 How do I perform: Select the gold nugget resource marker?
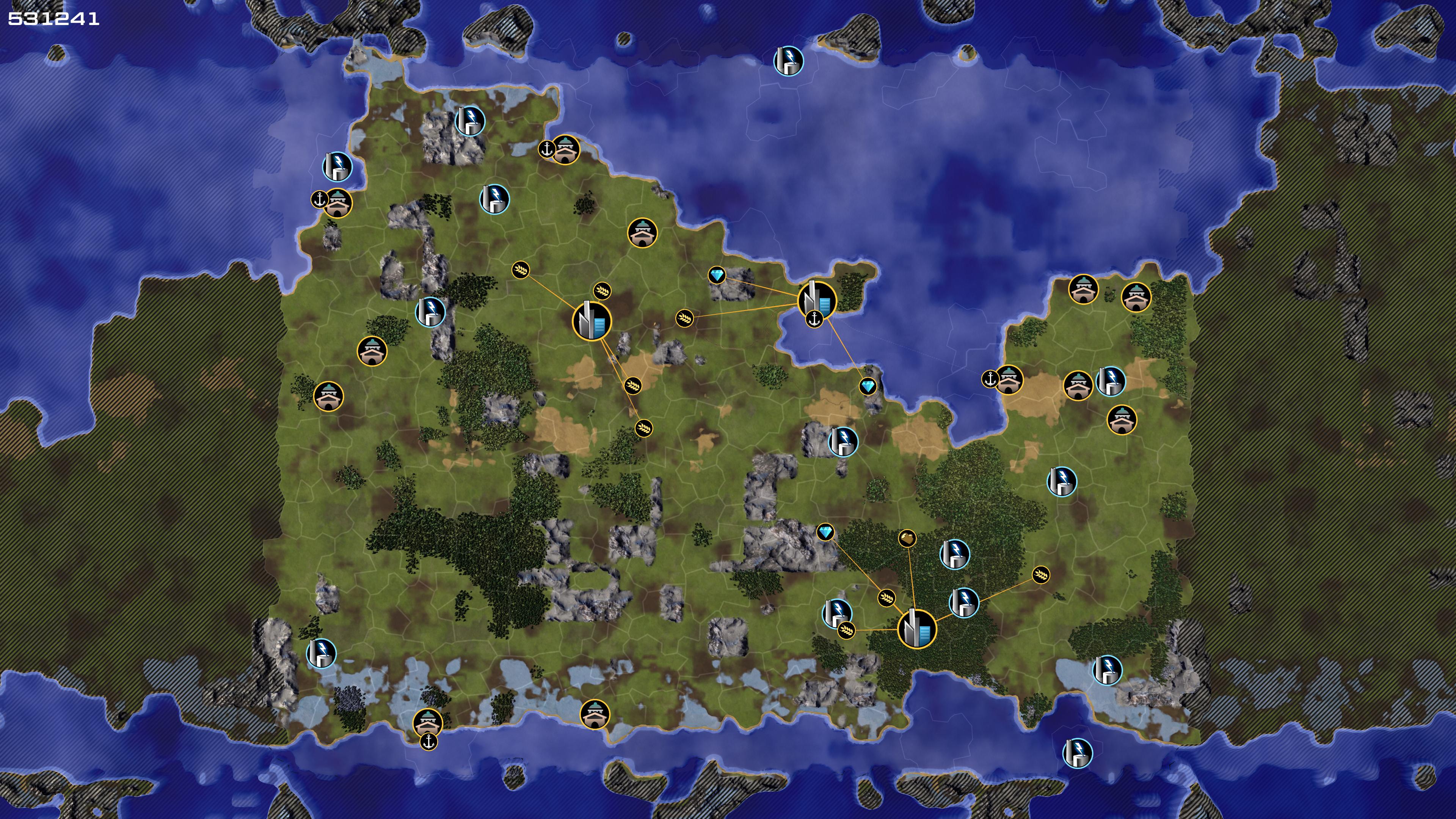click(x=907, y=538)
